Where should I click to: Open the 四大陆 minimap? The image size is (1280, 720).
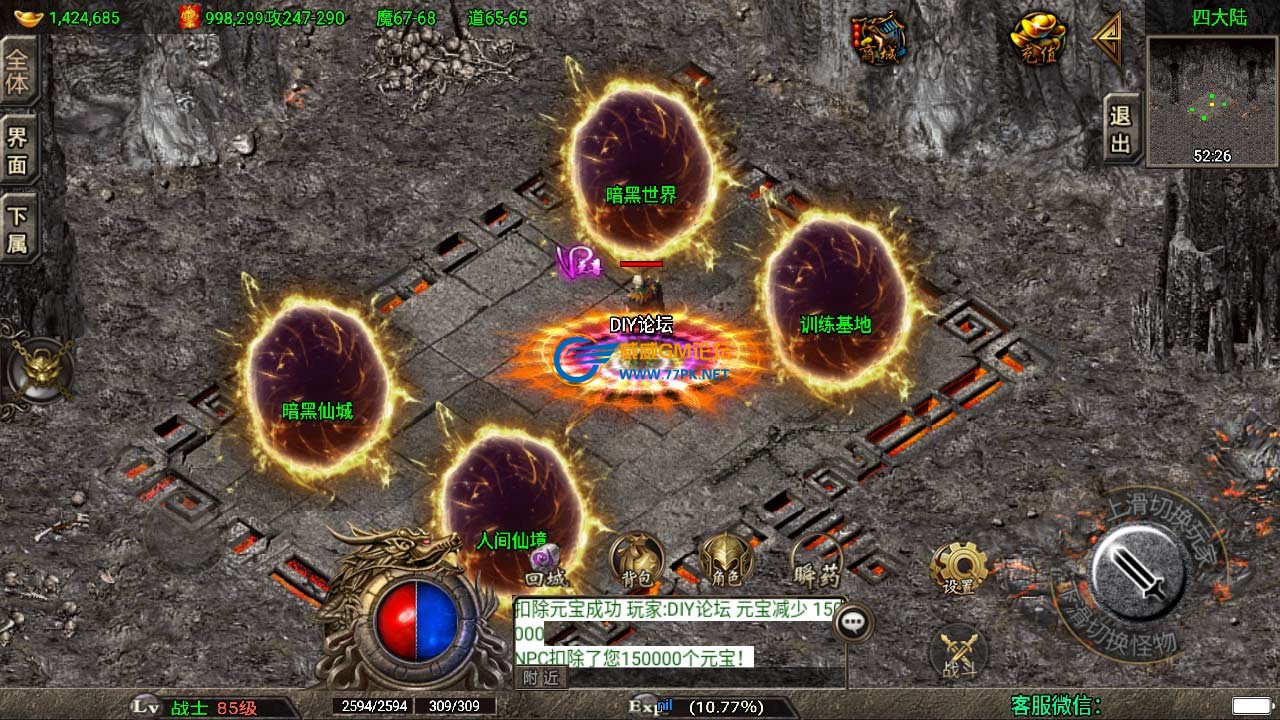pyautogui.click(x=1212, y=101)
